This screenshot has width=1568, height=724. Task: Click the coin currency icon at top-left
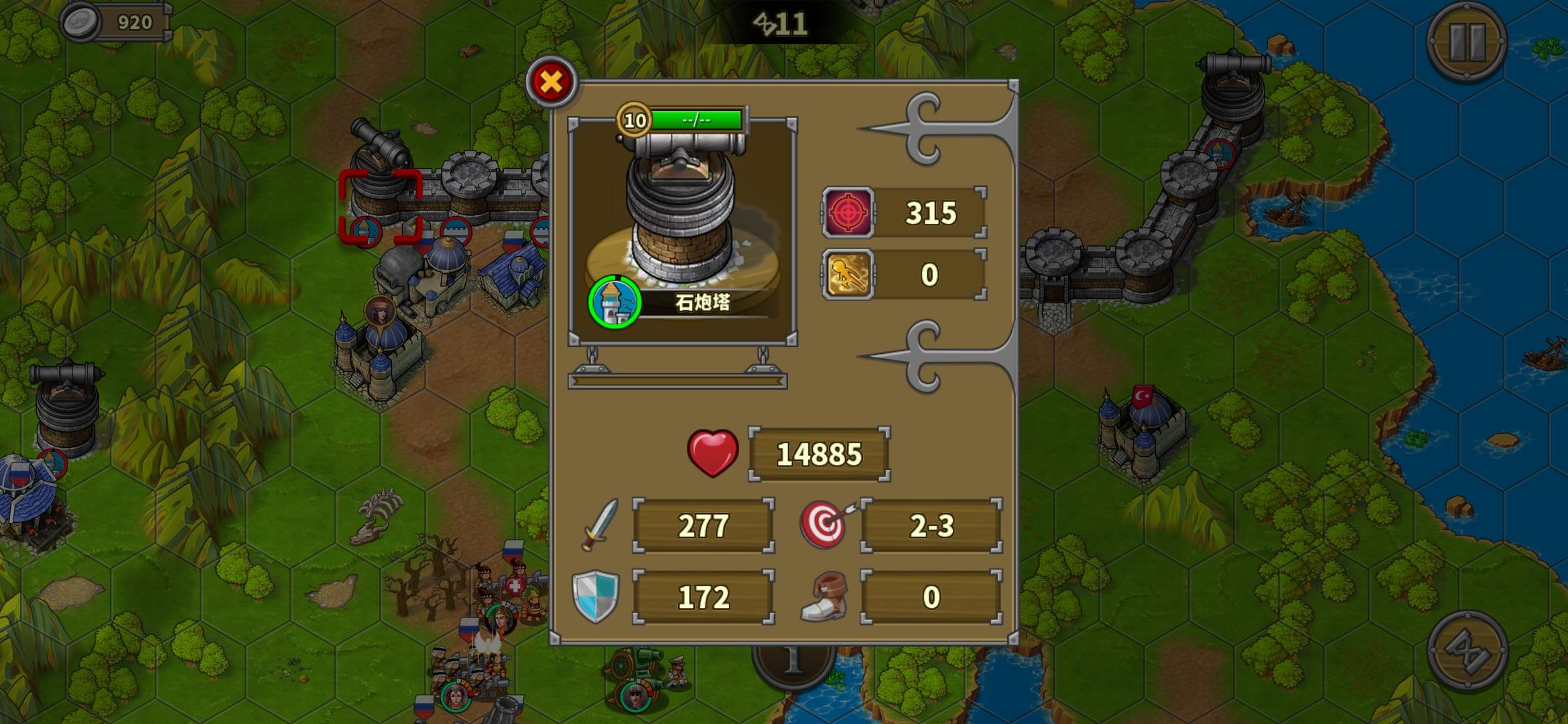click(x=80, y=20)
